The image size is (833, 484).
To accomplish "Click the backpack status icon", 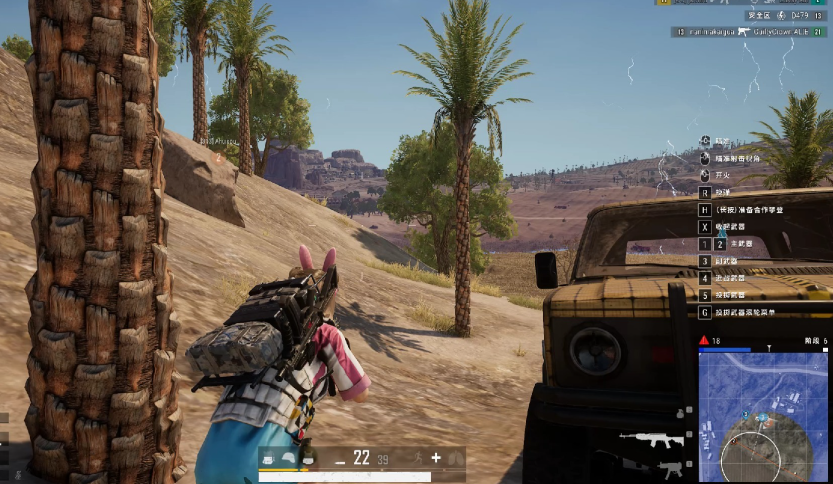I will tap(268, 459).
